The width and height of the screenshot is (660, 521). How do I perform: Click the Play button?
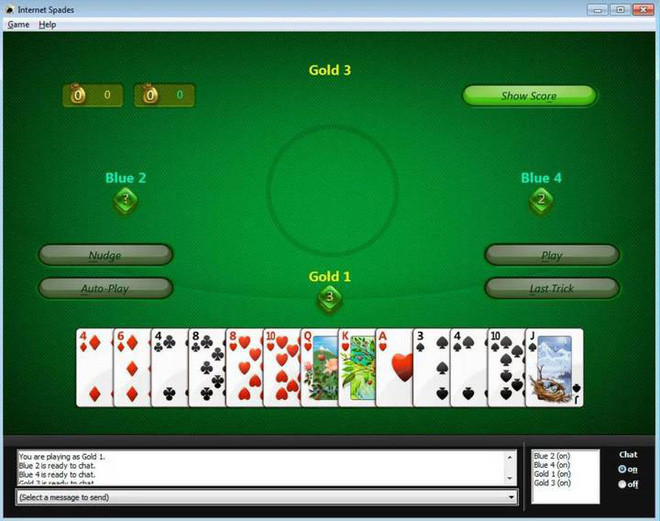[551, 255]
